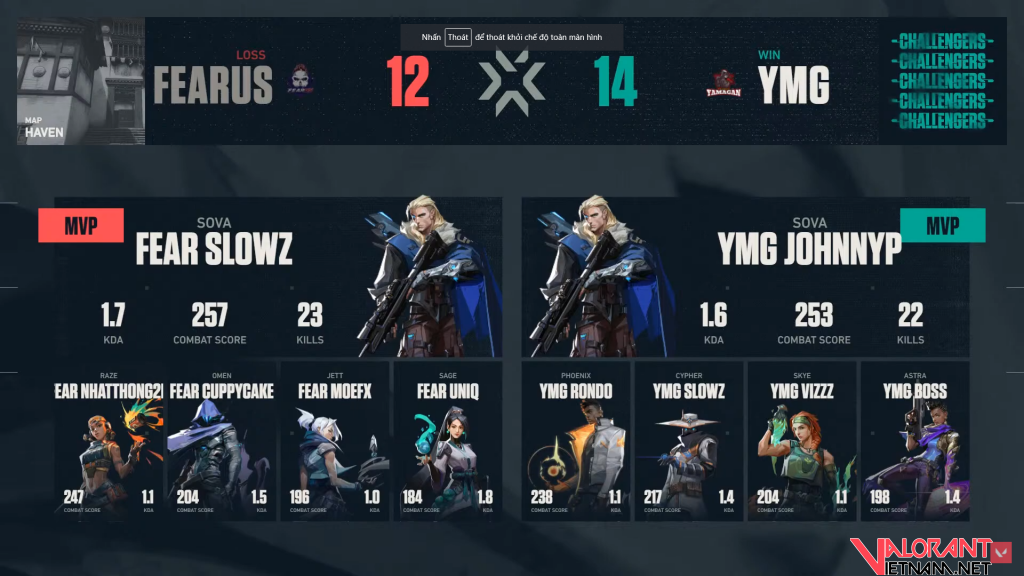1024x576 pixels.
Task: Select the FEAR MOEFX Jett card
Action: [334, 441]
